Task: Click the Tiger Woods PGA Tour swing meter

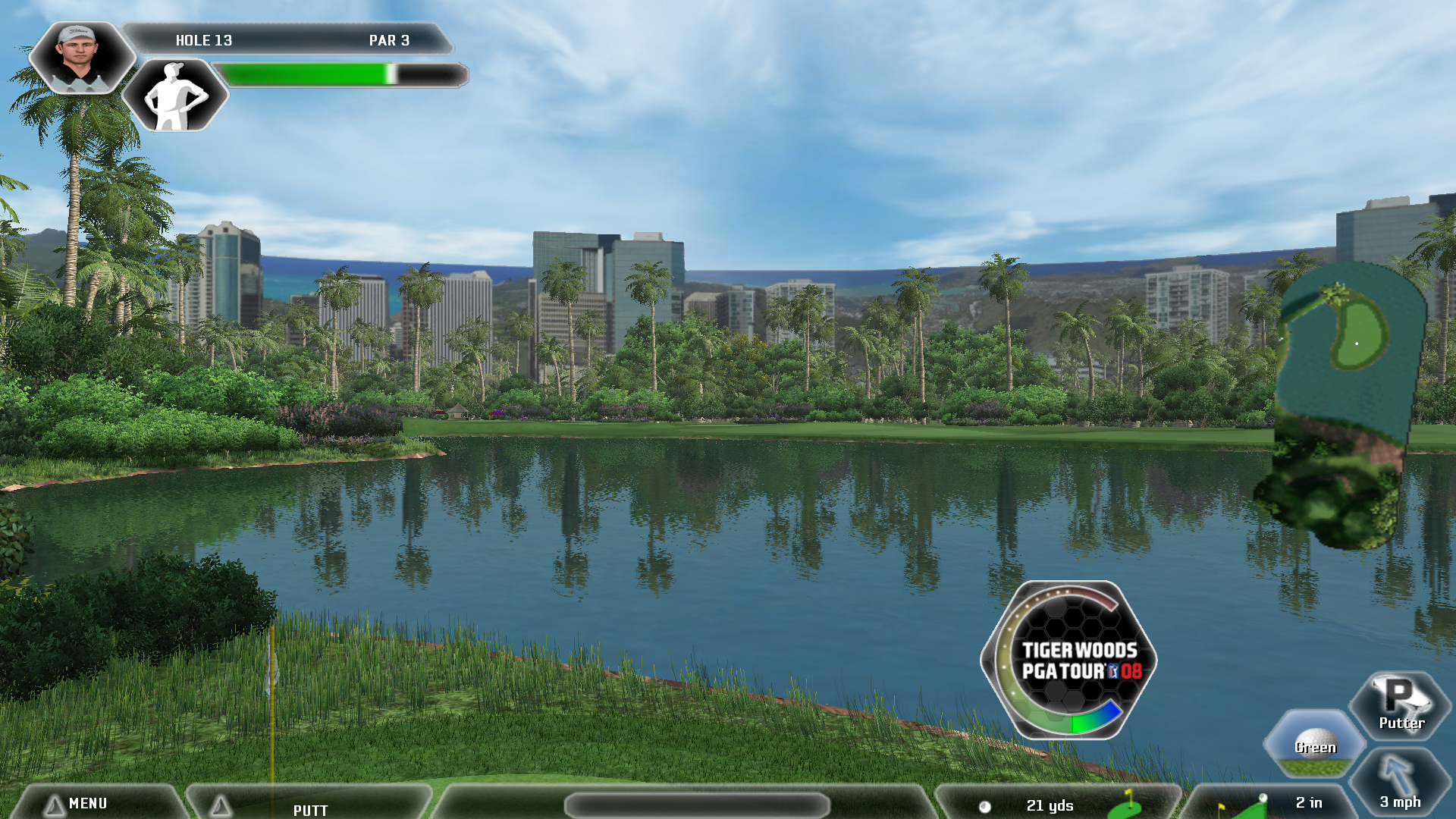Action: pos(1069,660)
